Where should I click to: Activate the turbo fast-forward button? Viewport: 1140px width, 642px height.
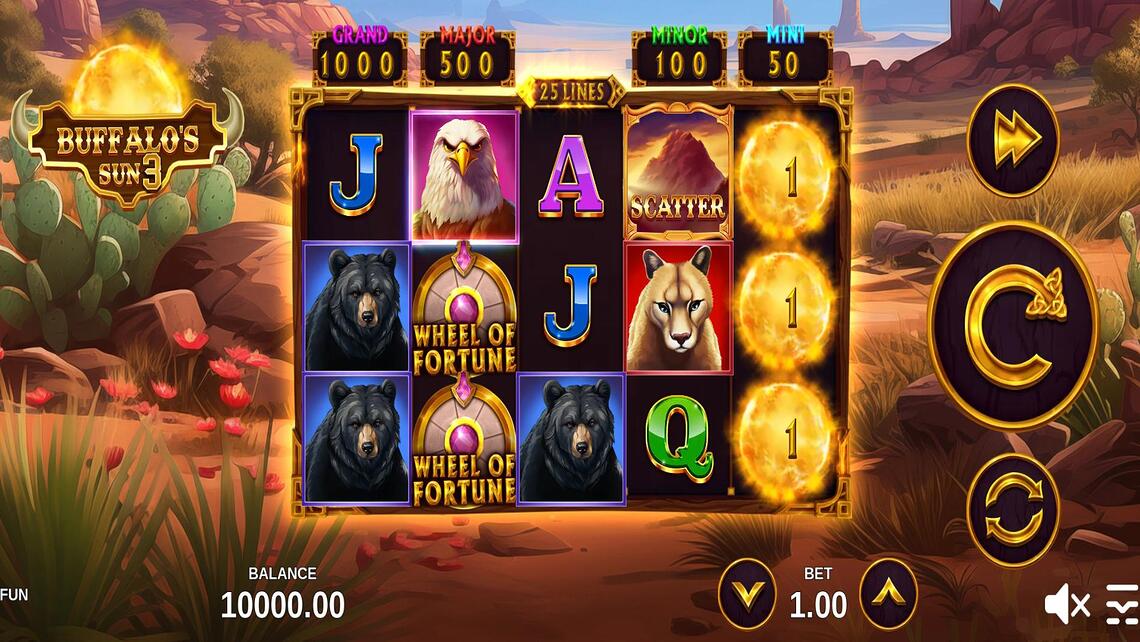[x=1012, y=140]
